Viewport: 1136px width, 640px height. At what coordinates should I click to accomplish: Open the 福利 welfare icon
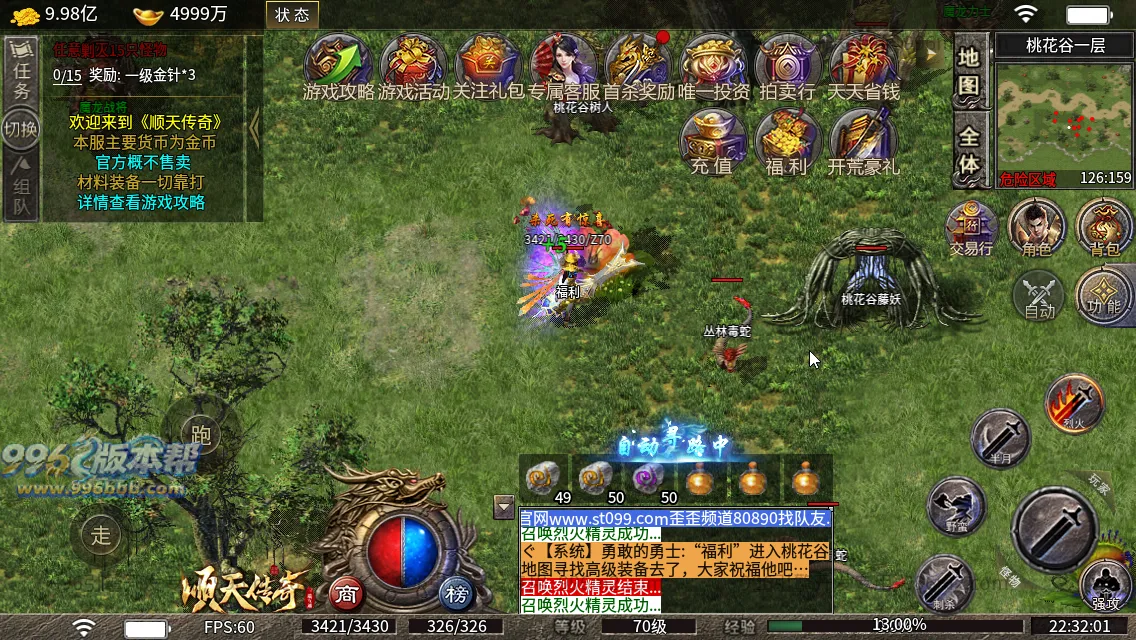(787, 140)
